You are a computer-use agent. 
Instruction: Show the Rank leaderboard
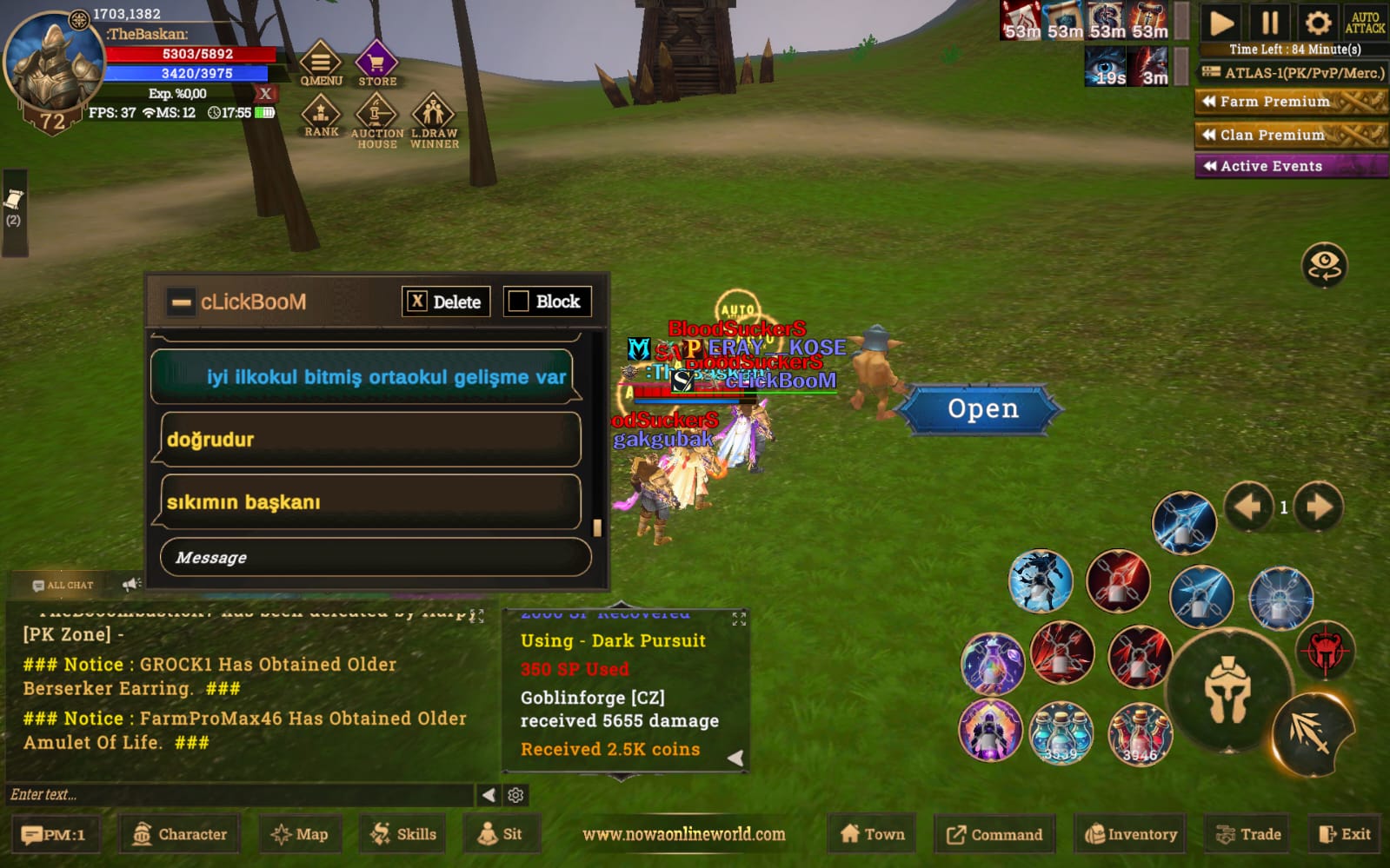[x=321, y=116]
